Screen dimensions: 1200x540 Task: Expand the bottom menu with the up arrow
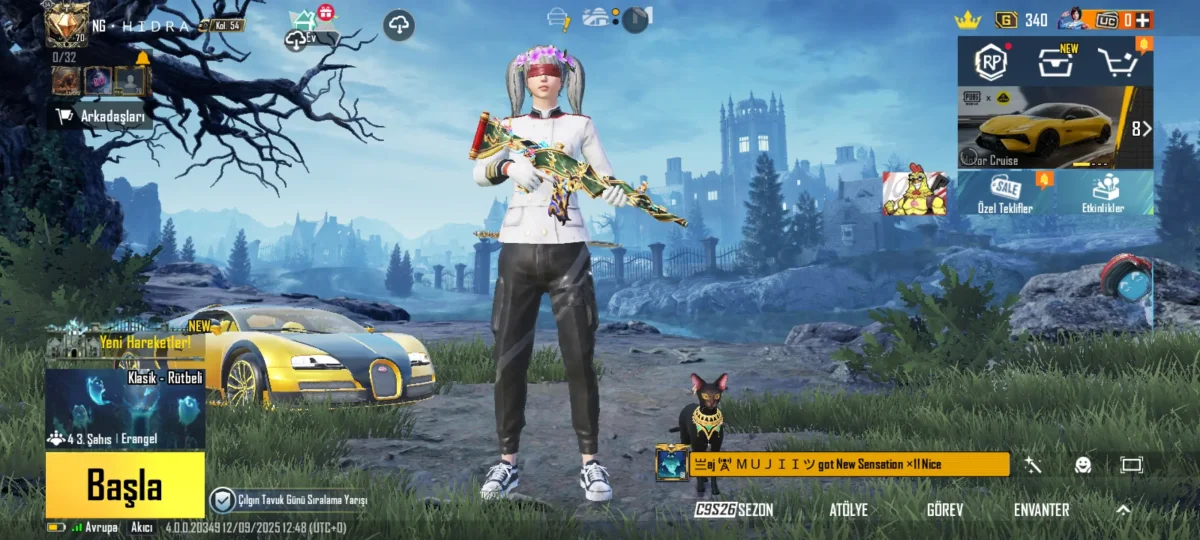pos(1123,509)
